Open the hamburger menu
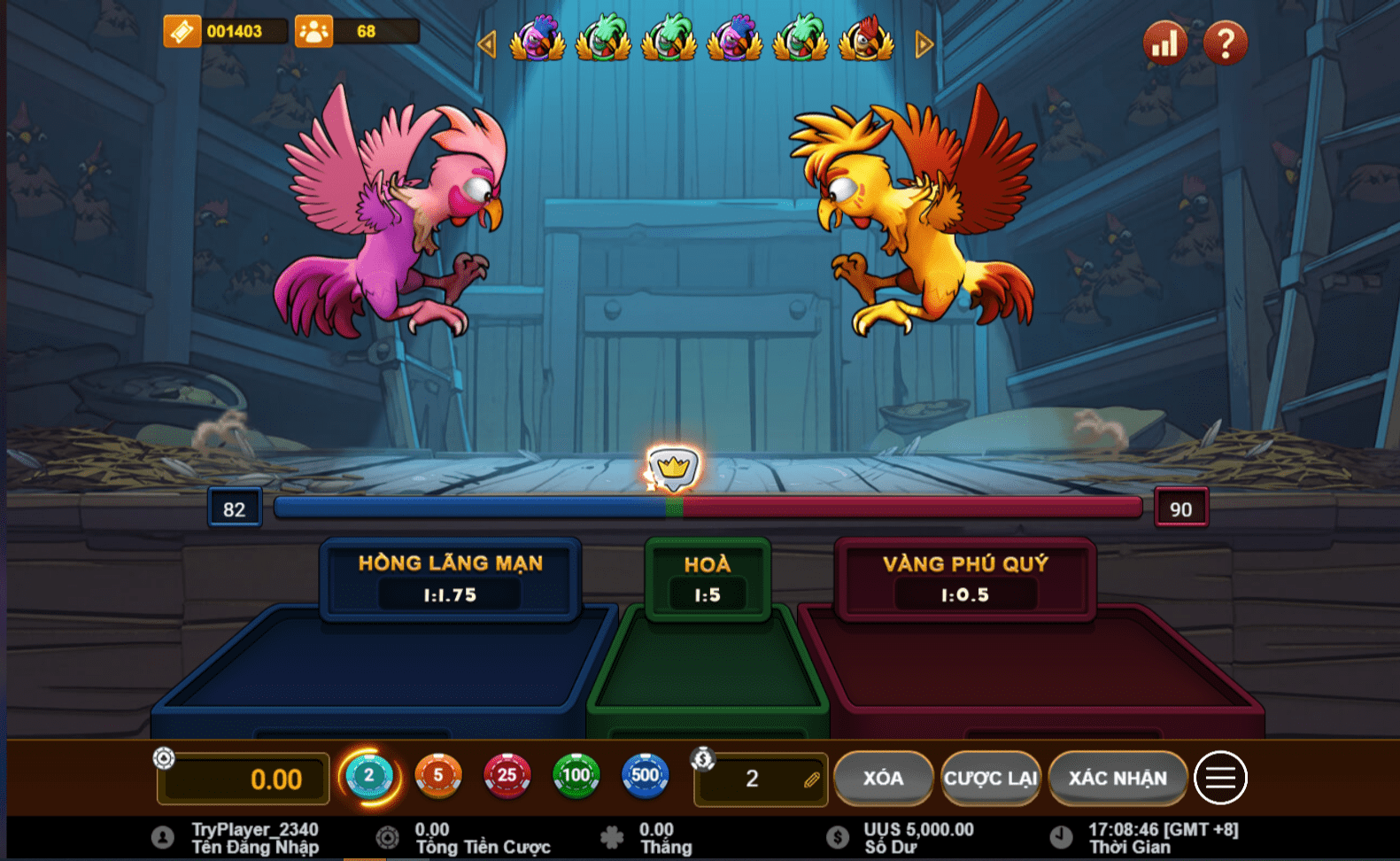The image size is (1400, 861). coord(1220,778)
